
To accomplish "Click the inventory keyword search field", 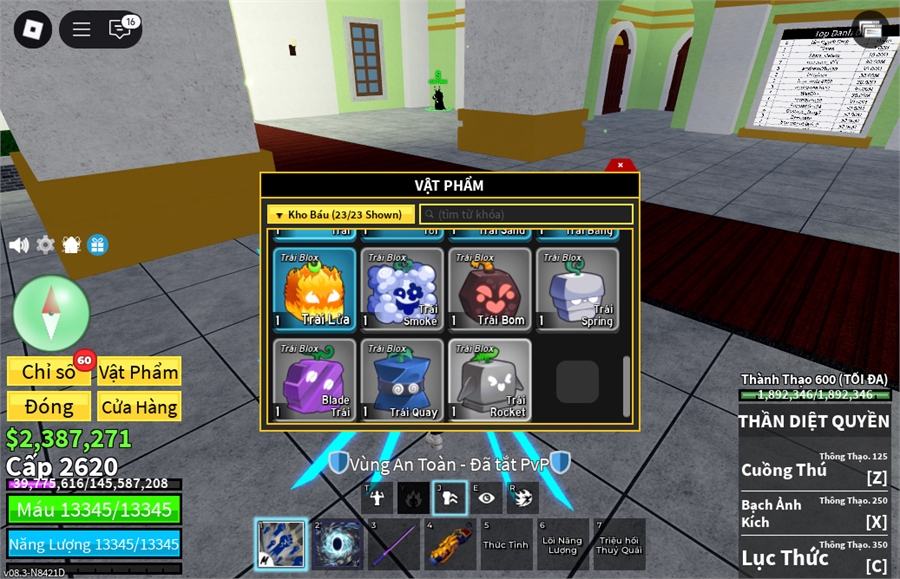I will (526, 215).
